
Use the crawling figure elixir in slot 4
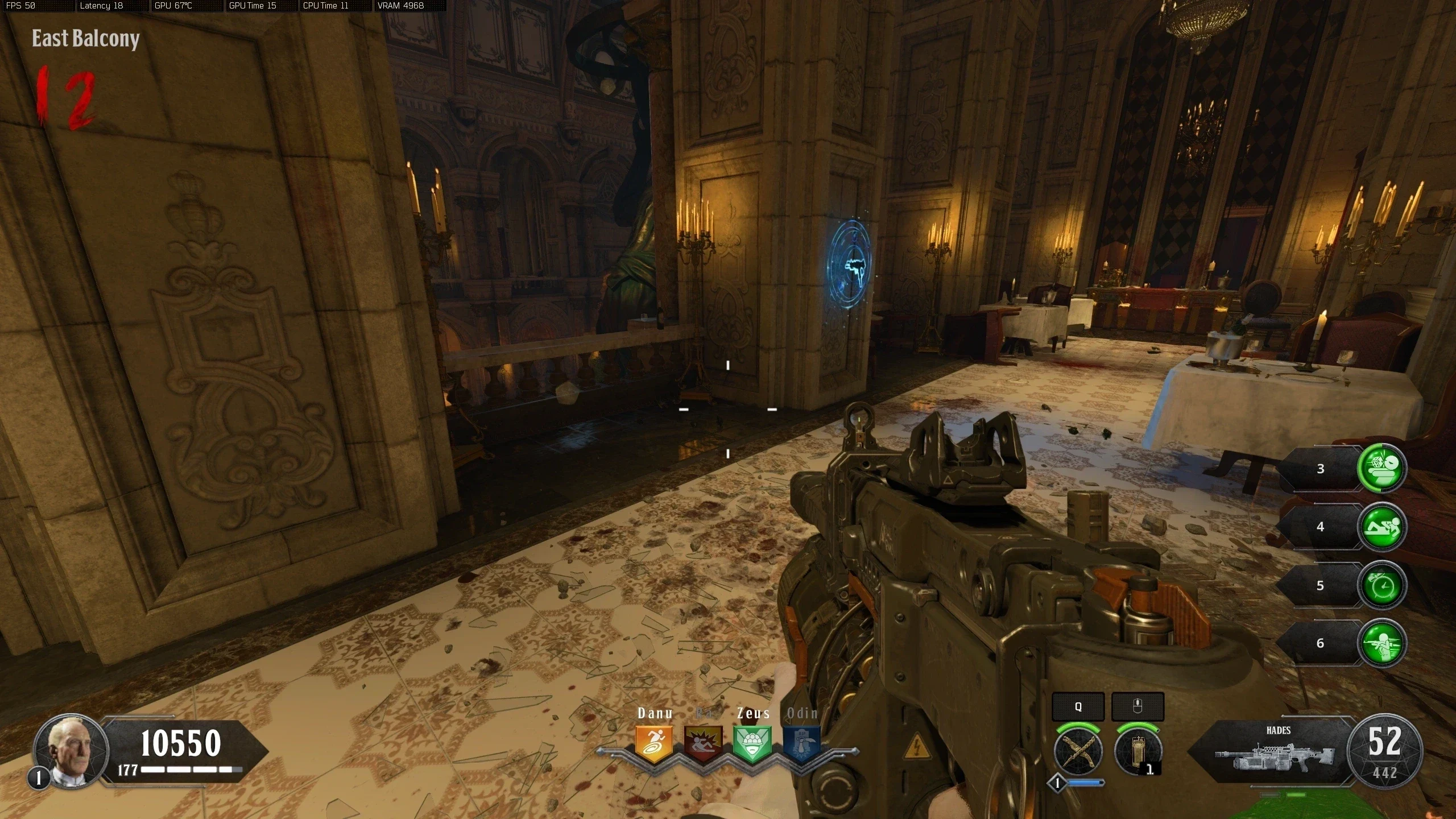click(1381, 527)
